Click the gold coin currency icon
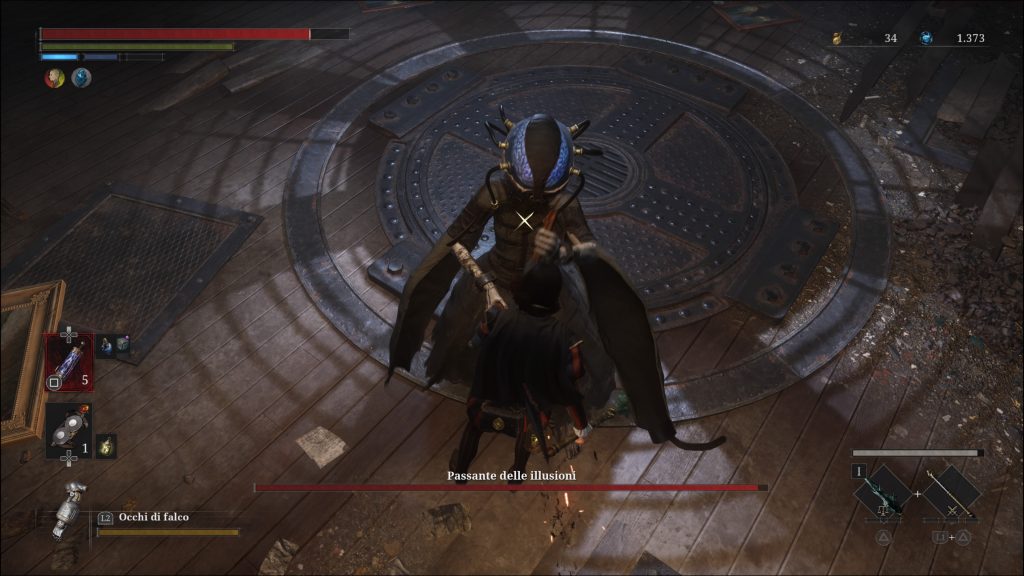 pos(838,39)
